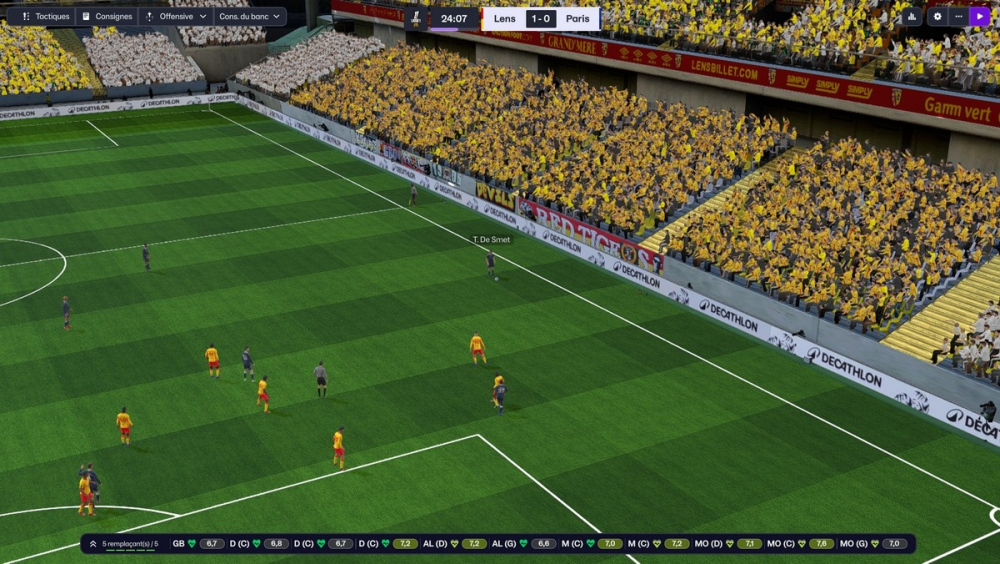The width and height of the screenshot is (1000, 564).
Task: Expand the Cons. du banc dropdown
Action: coord(249,17)
